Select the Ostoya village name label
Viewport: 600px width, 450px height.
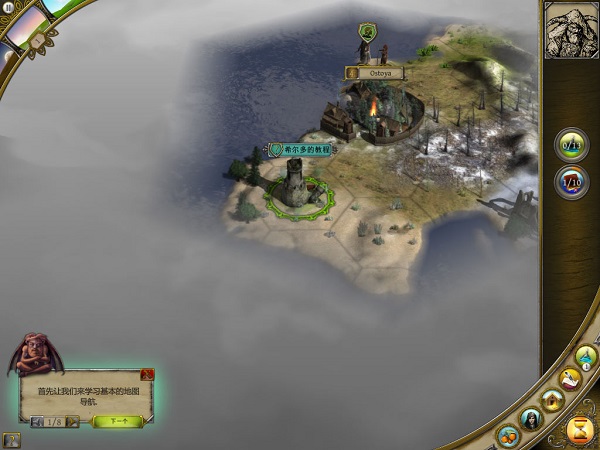(377, 73)
